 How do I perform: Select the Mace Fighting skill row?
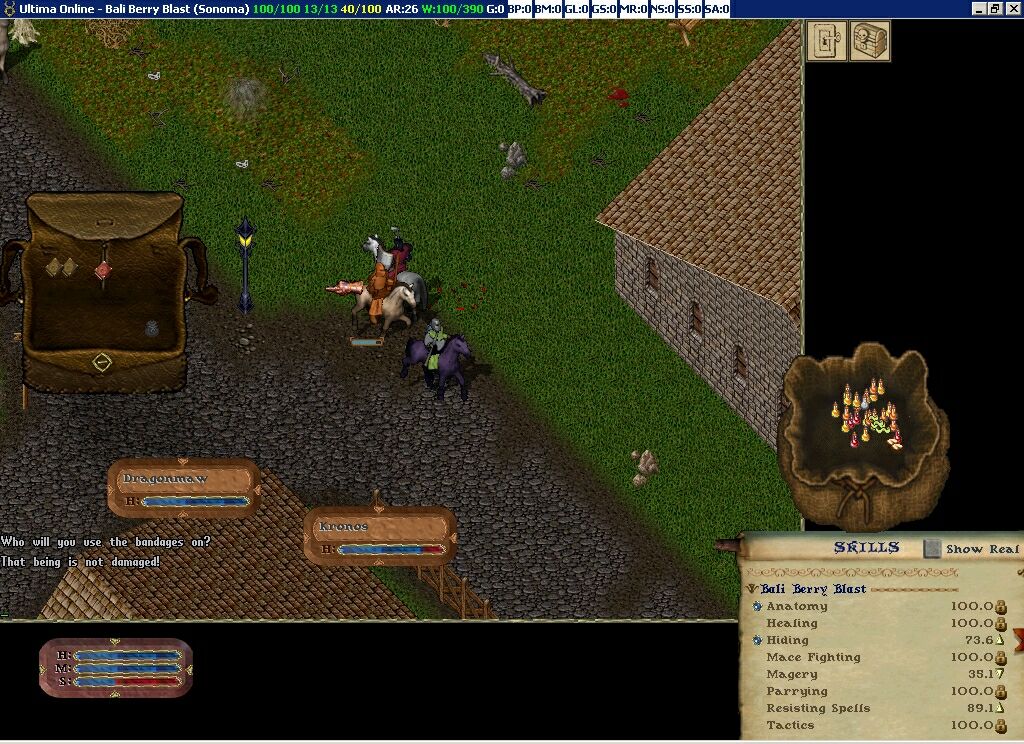click(813, 657)
